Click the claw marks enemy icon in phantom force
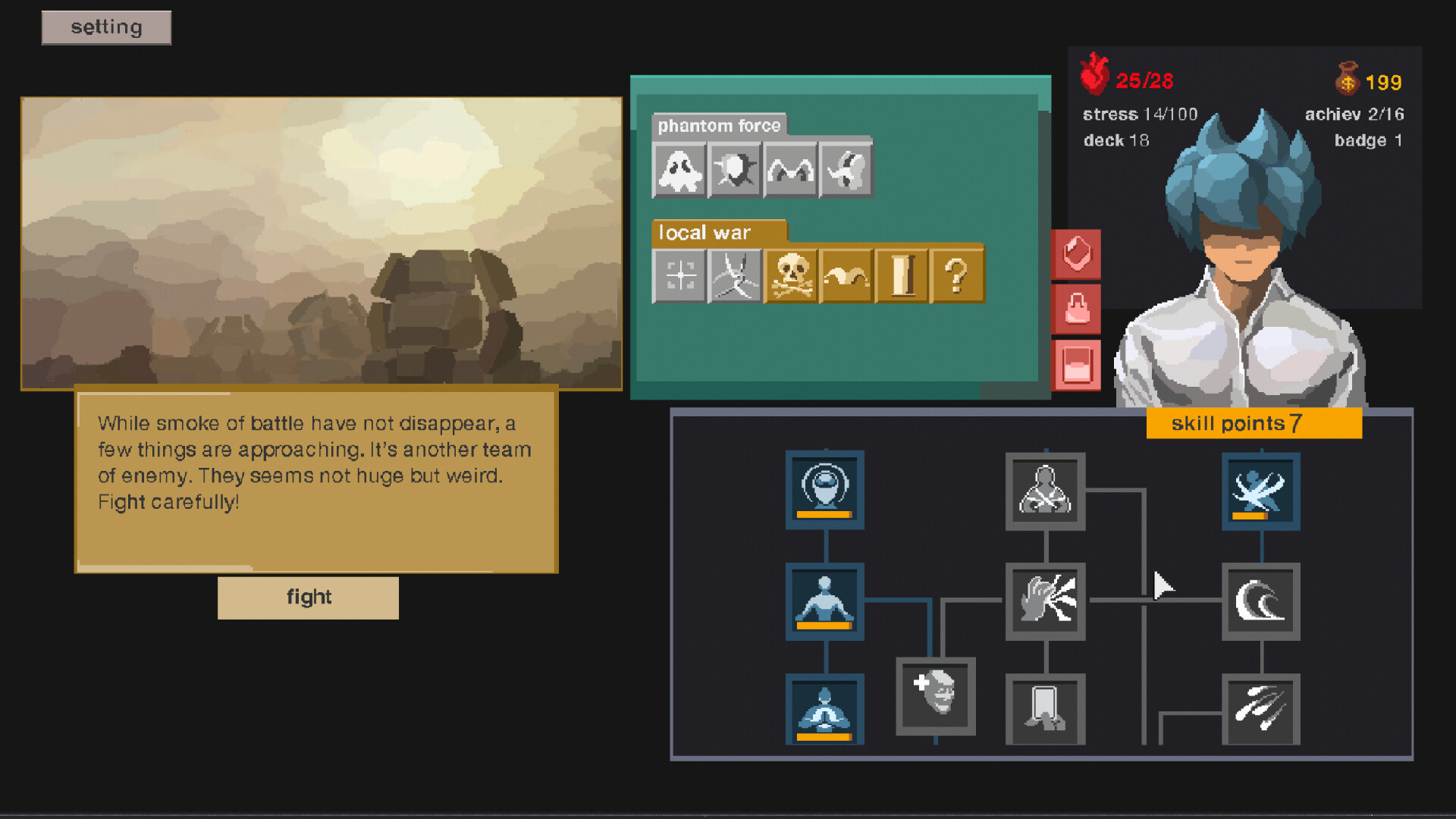This screenshot has height=819, width=1456. coord(789,170)
